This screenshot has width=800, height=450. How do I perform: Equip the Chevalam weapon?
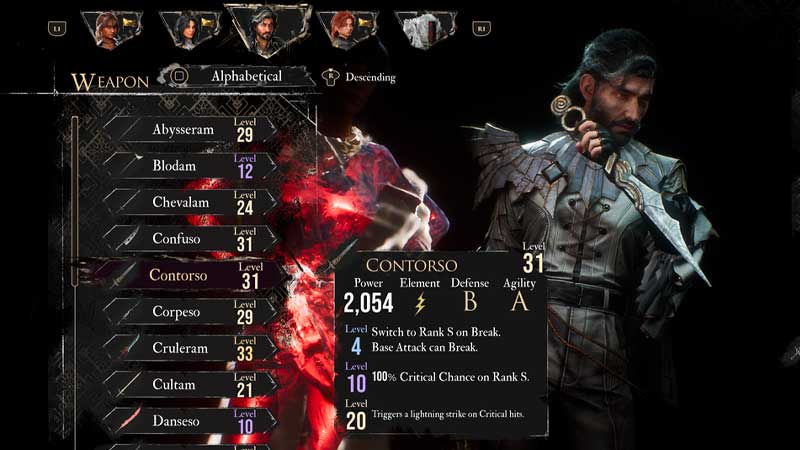tap(185, 203)
